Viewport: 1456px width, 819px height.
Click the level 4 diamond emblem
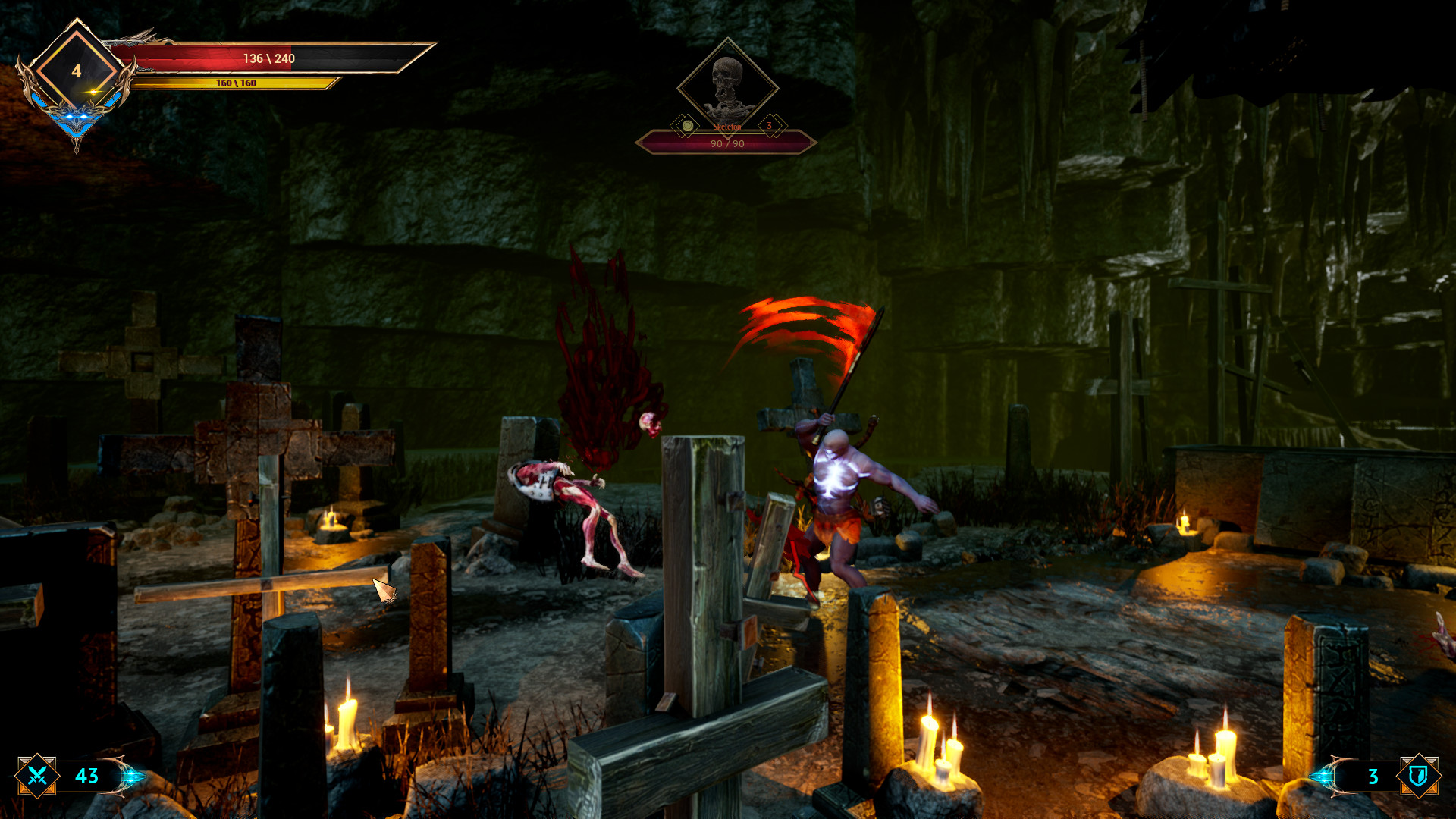(77, 71)
